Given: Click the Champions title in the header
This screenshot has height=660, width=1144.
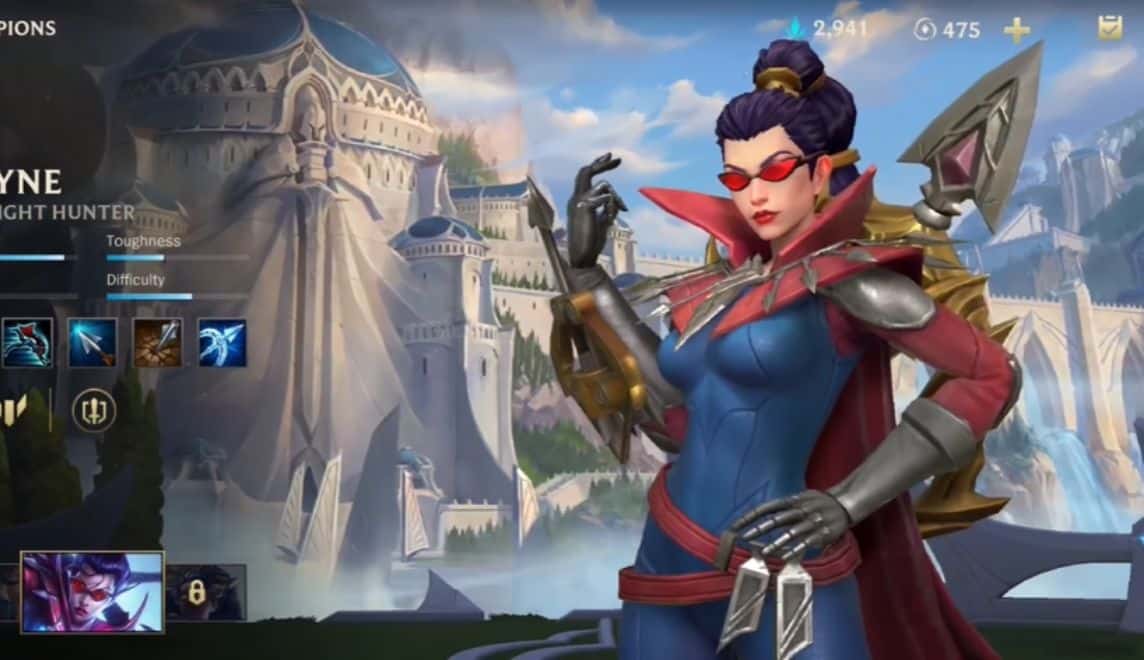Looking at the screenshot, I should (x=28, y=28).
